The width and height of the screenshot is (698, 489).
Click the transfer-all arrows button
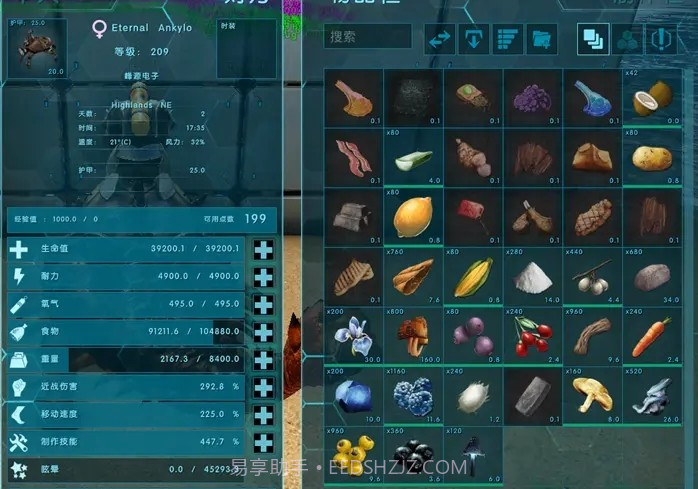(441, 39)
